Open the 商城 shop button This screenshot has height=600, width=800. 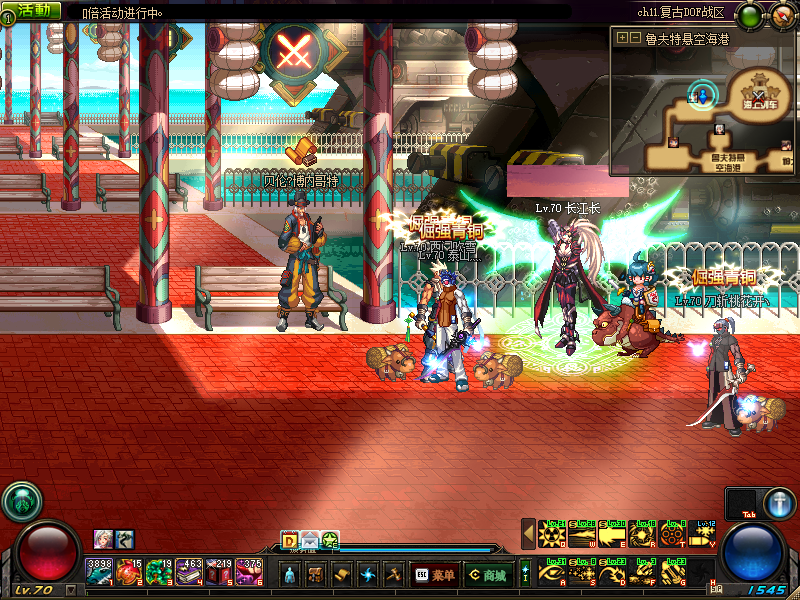click(487, 574)
